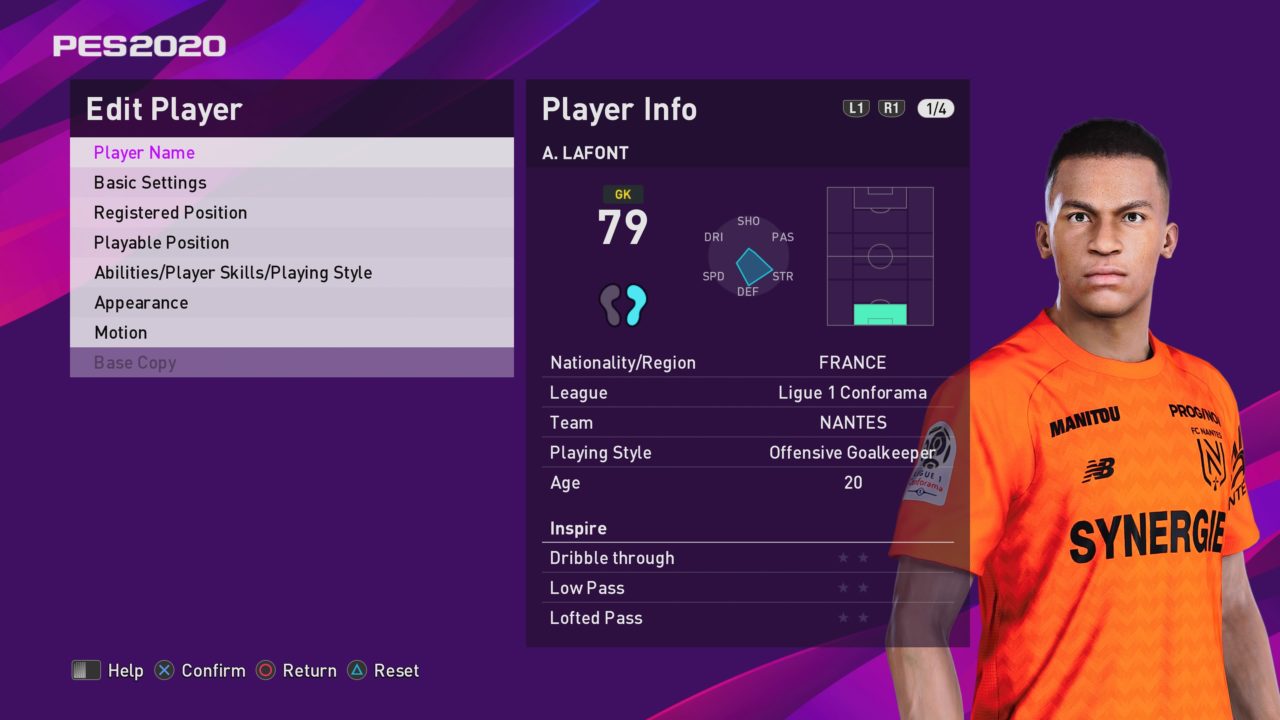
Task: Select the Player Name menu entry
Action: point(144,153)
